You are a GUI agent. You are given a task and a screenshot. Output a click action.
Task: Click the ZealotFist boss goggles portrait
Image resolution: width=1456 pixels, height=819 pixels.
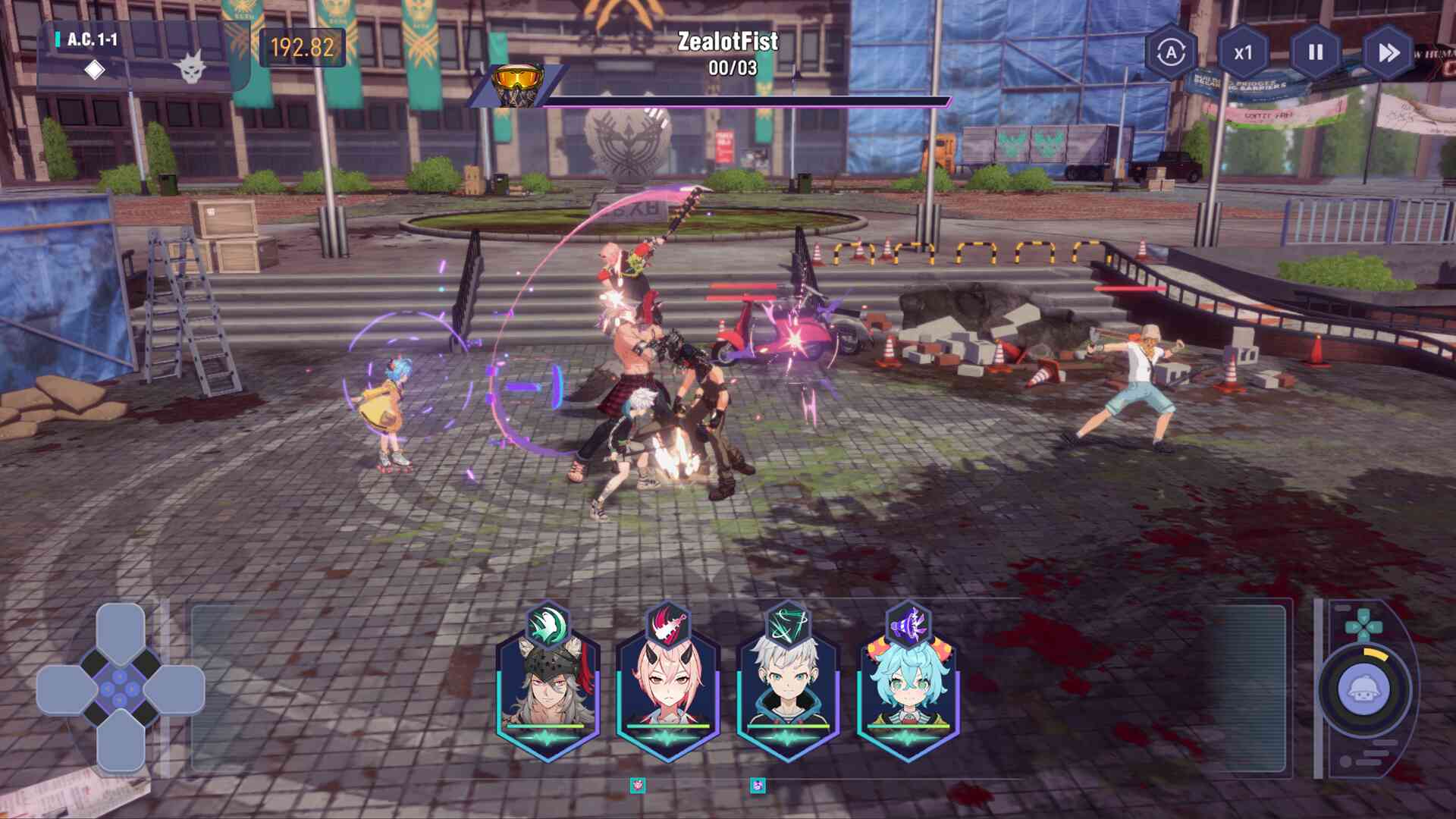tap(518, 84)
